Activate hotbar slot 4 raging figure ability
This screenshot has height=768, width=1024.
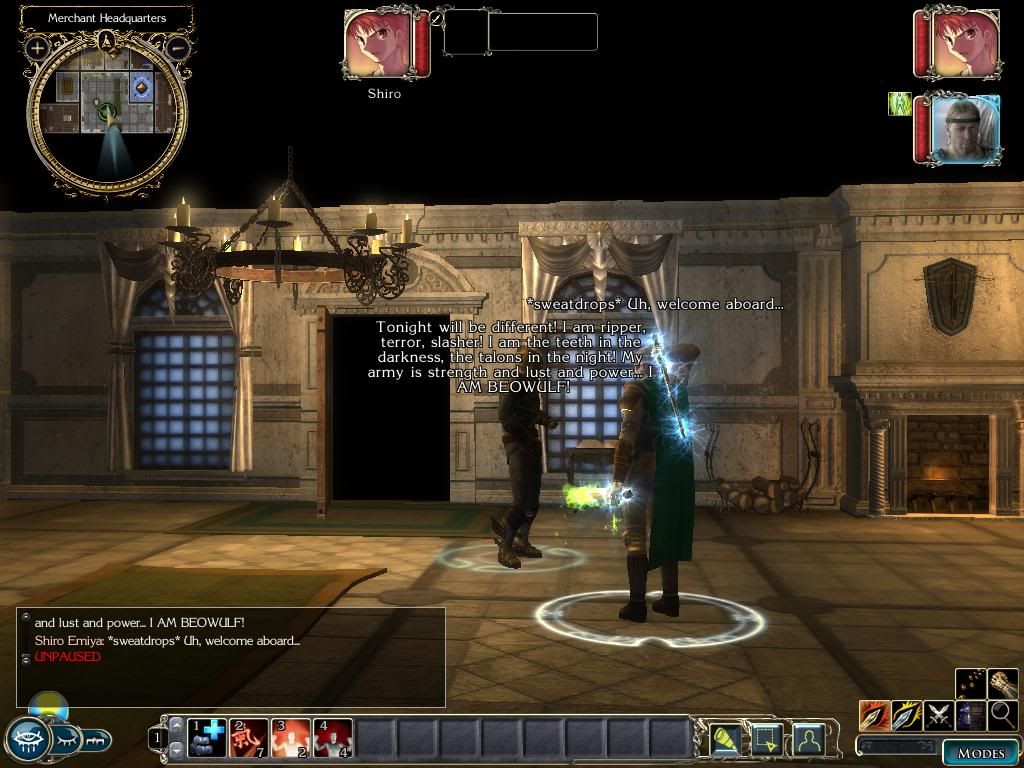pos(334,739)
